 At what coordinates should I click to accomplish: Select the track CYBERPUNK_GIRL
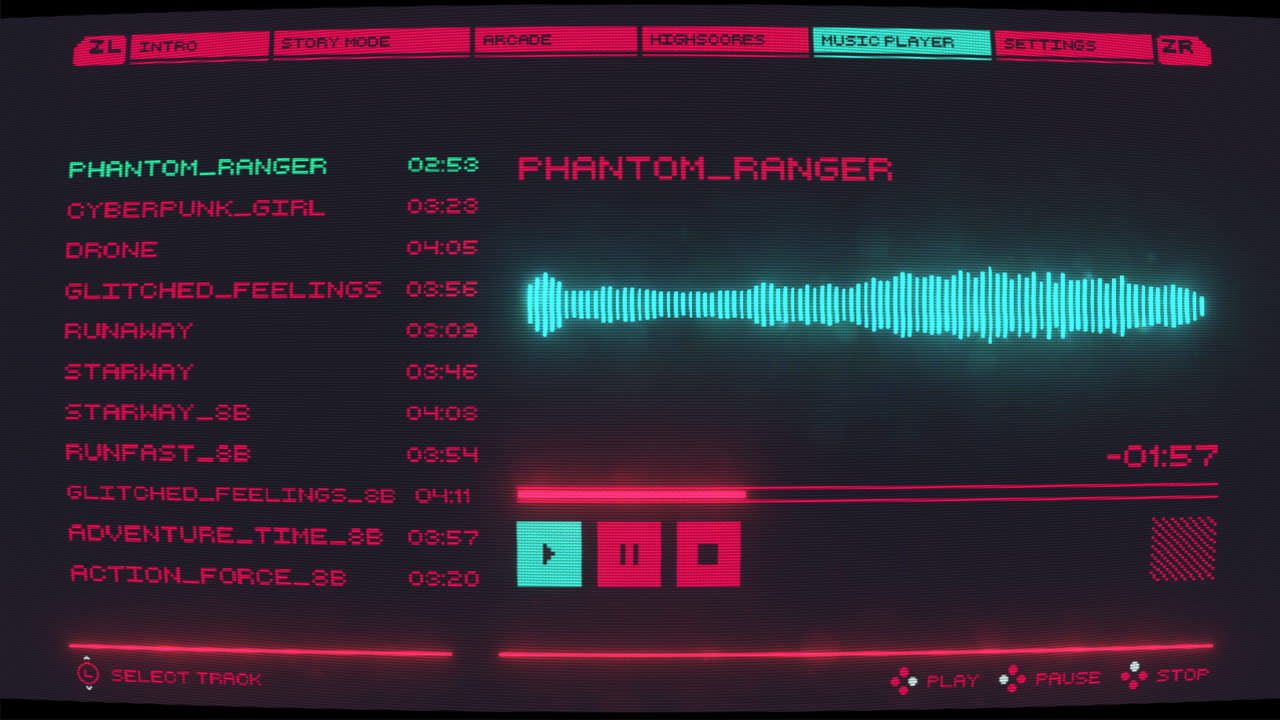(x=194, y=208)
